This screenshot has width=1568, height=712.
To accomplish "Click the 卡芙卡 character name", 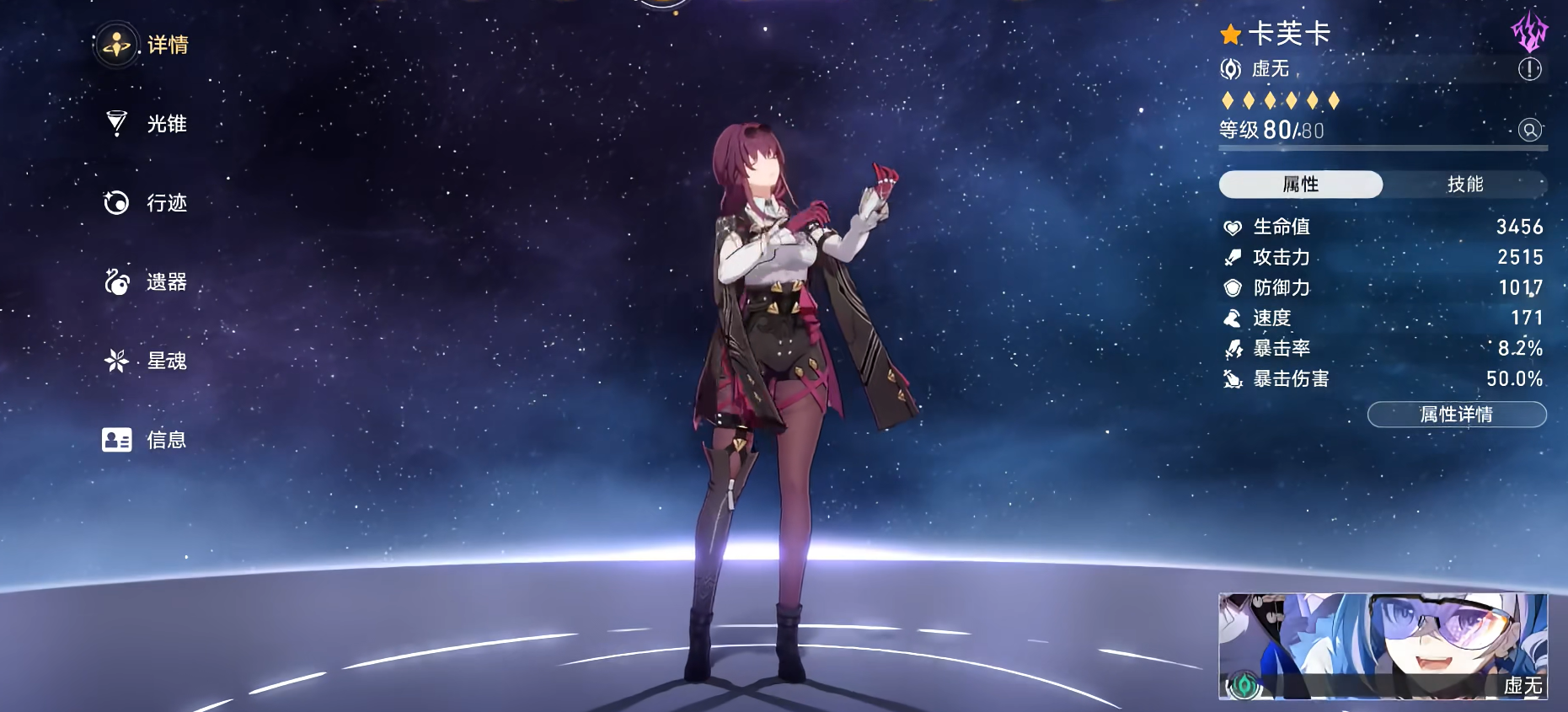I will [1292, 35].
